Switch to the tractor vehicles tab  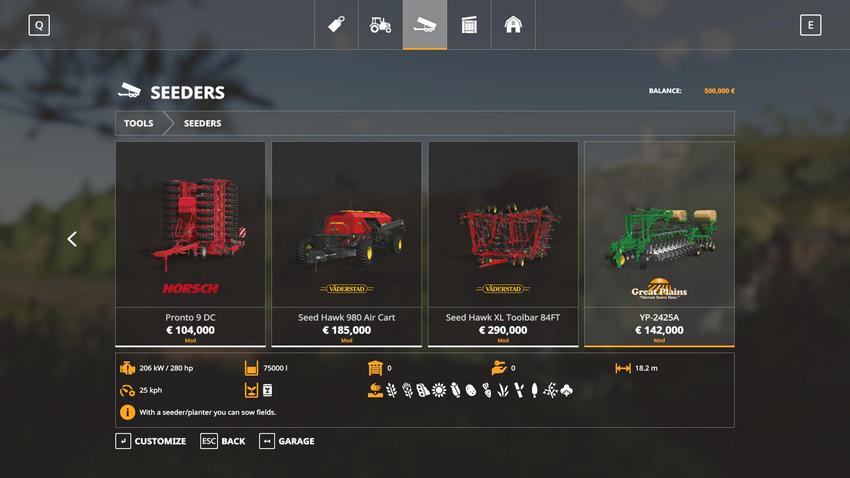381,25
